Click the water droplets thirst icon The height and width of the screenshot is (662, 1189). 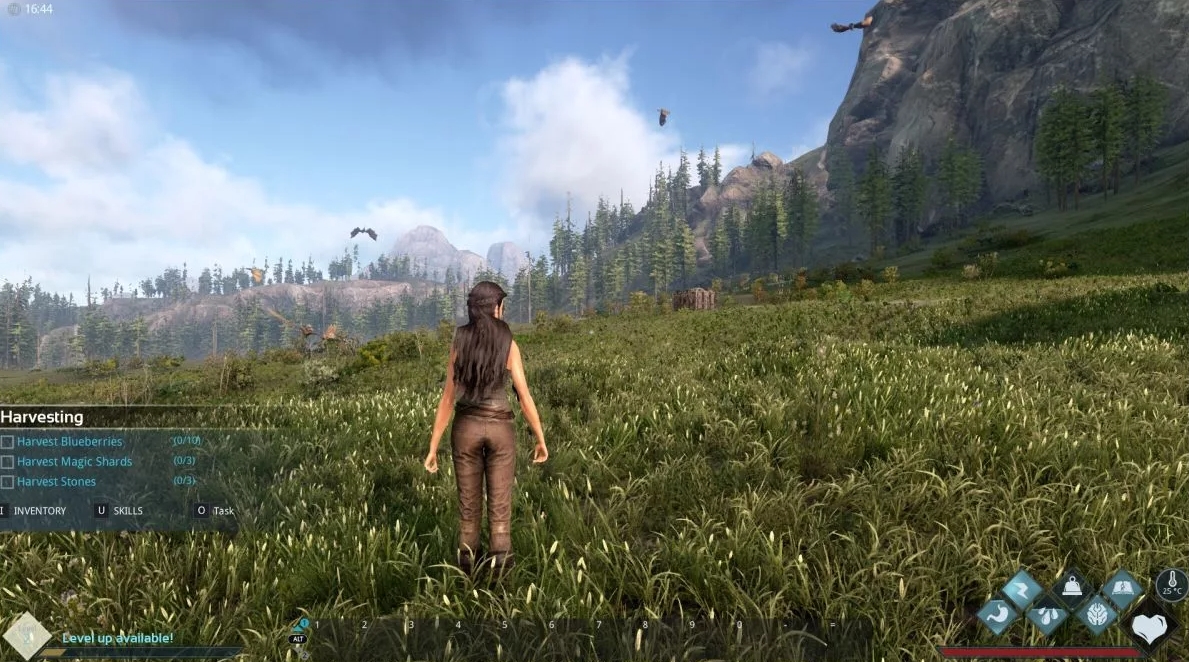pyautogui.click(x=1047, y=616)
